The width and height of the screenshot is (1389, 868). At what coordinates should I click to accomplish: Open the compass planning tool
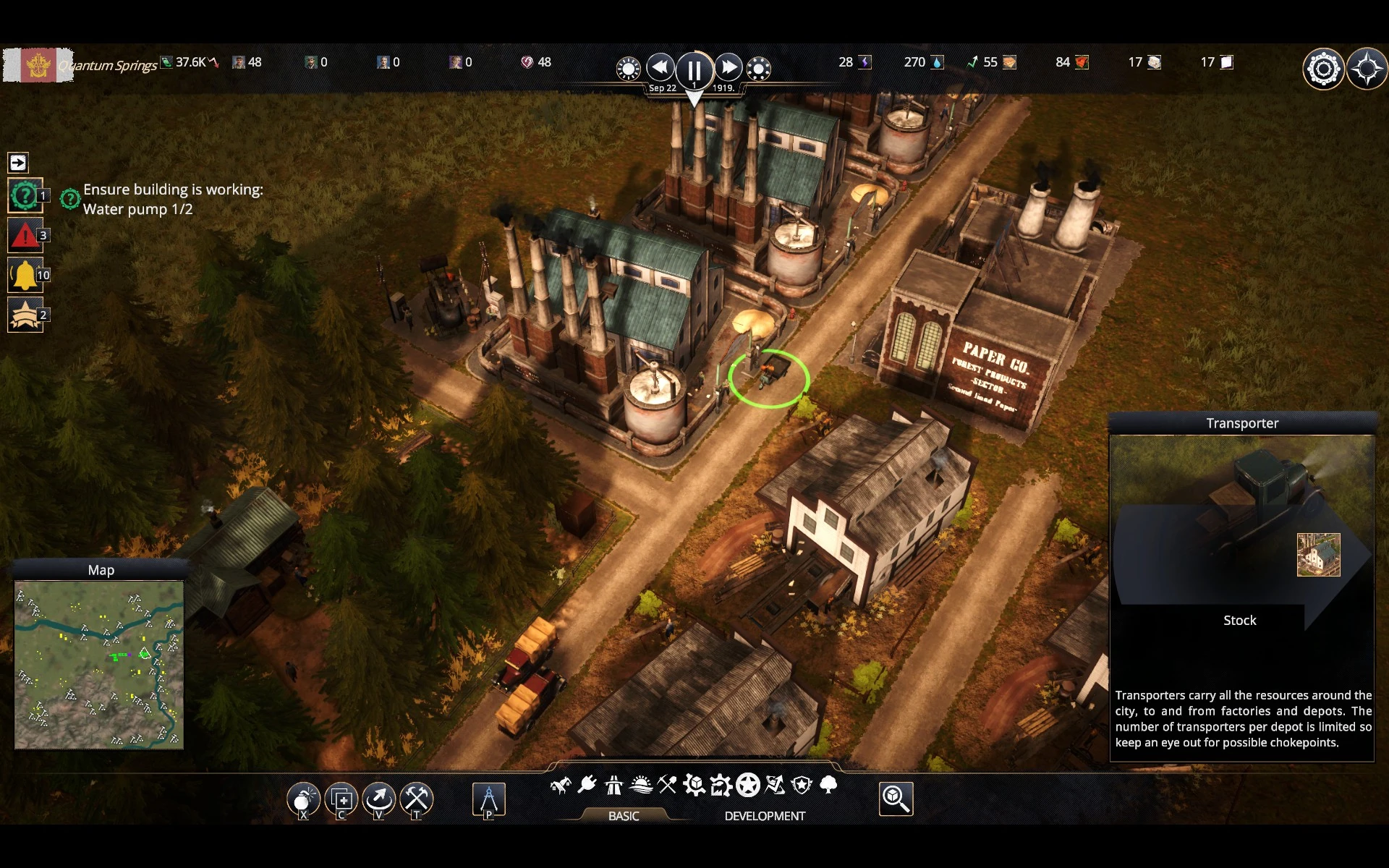488,799
